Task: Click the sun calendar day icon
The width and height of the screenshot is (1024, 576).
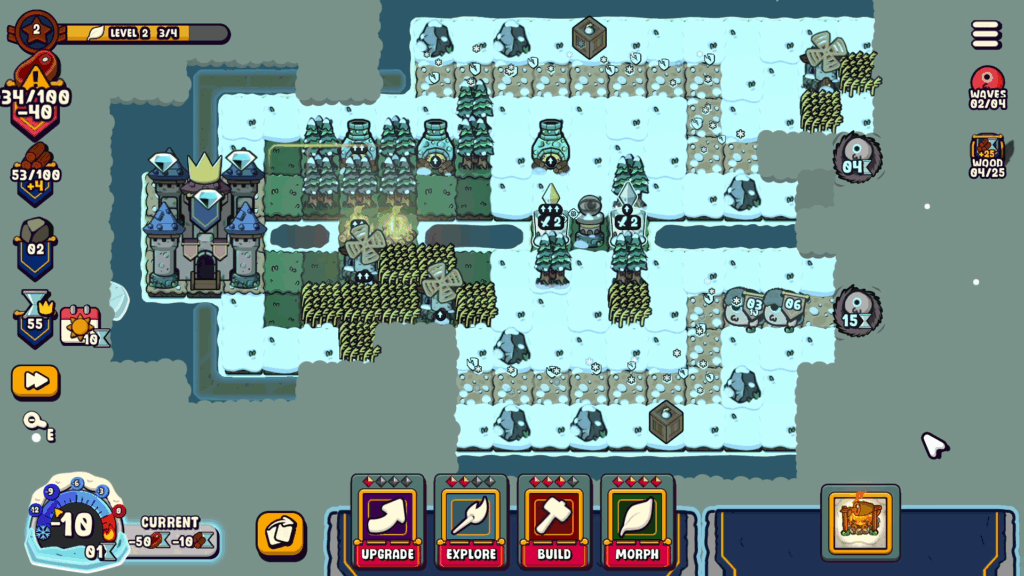Action: 81,326
